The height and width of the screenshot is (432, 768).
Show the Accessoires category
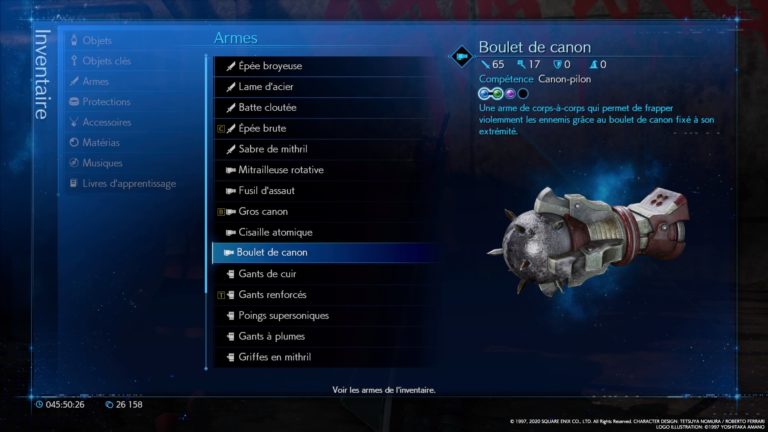pyautogui.click(x=106, y=122)
